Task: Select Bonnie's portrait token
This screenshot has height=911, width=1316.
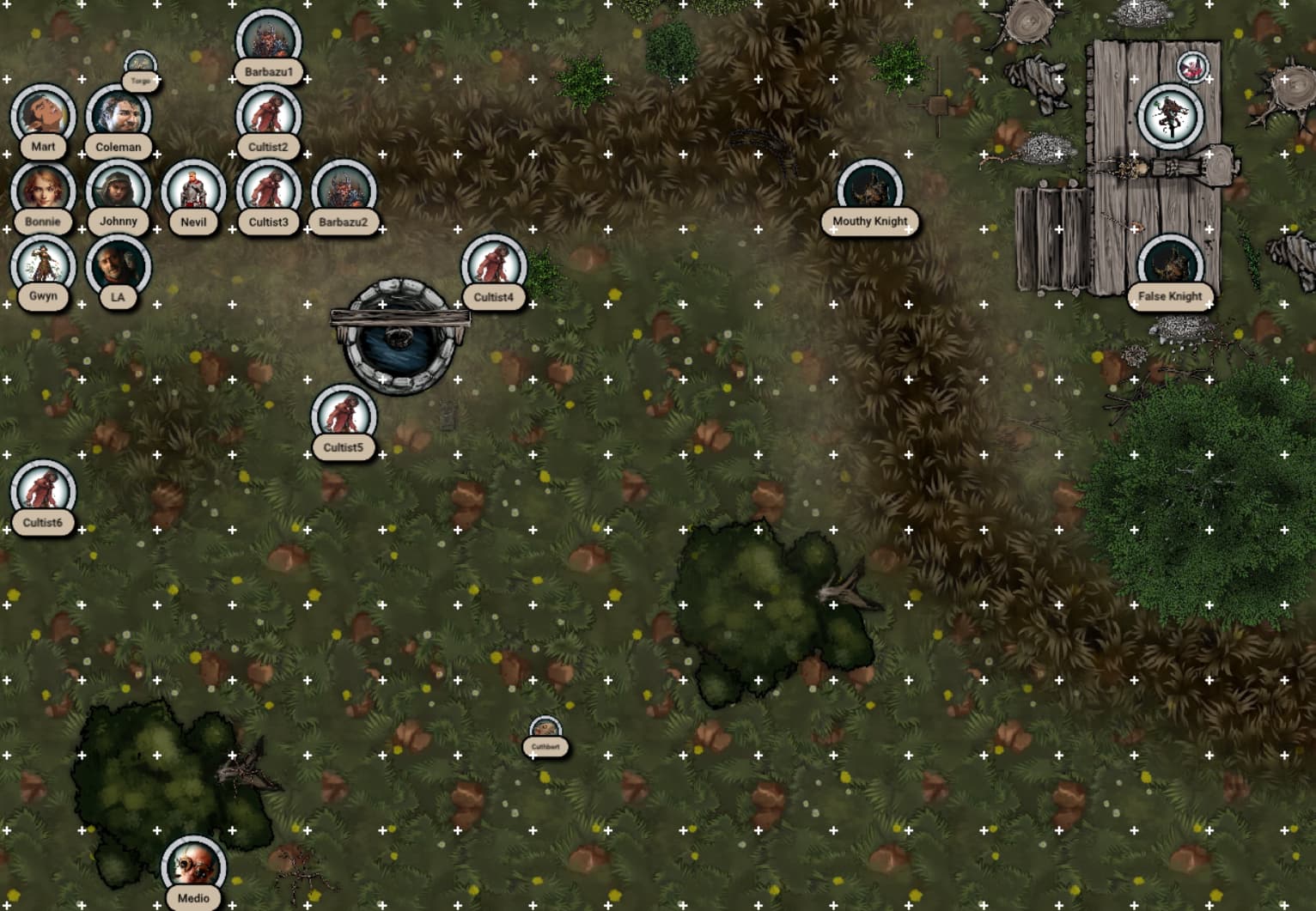Action: [x=43, y=191]
